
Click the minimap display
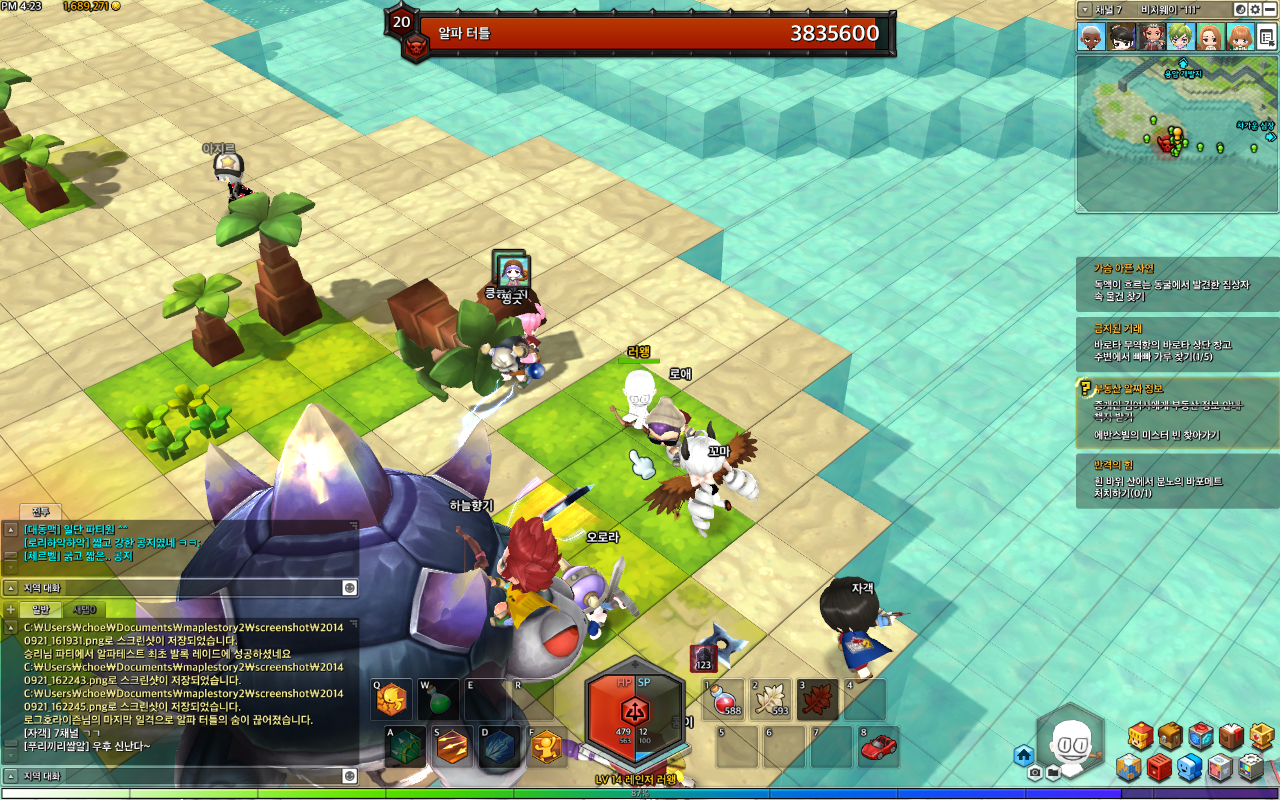(1176, 133)
